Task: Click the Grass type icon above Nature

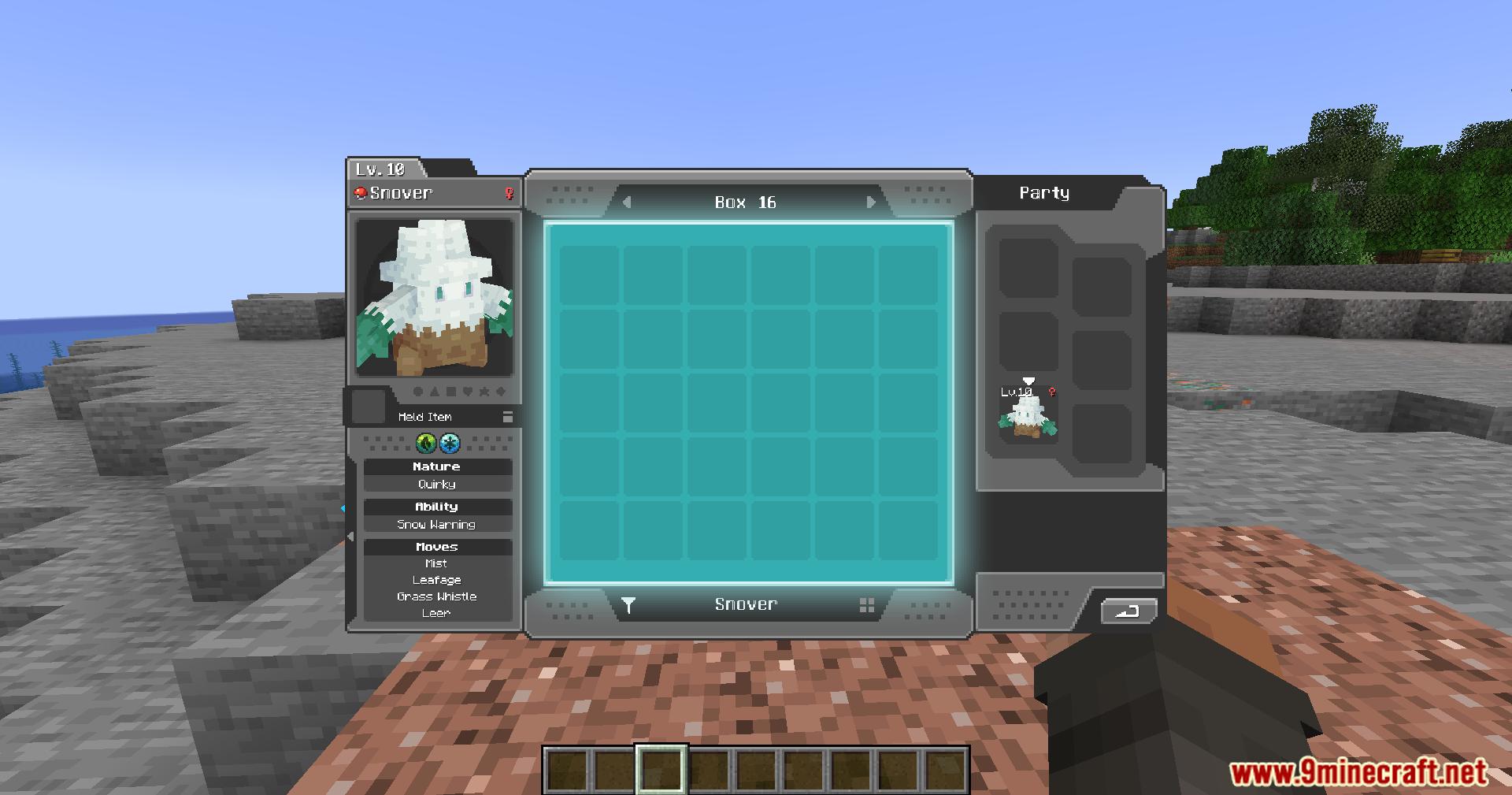Action: pyautogui.click(x=425, y=443)
